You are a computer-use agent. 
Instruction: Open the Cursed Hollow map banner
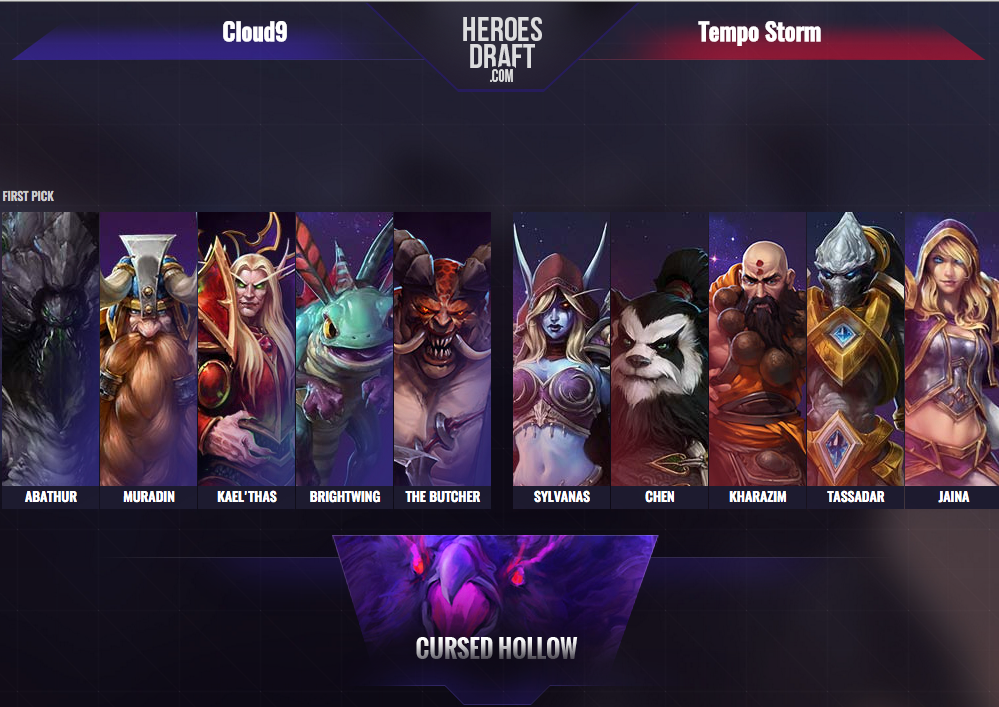click(x=496, y=612)
